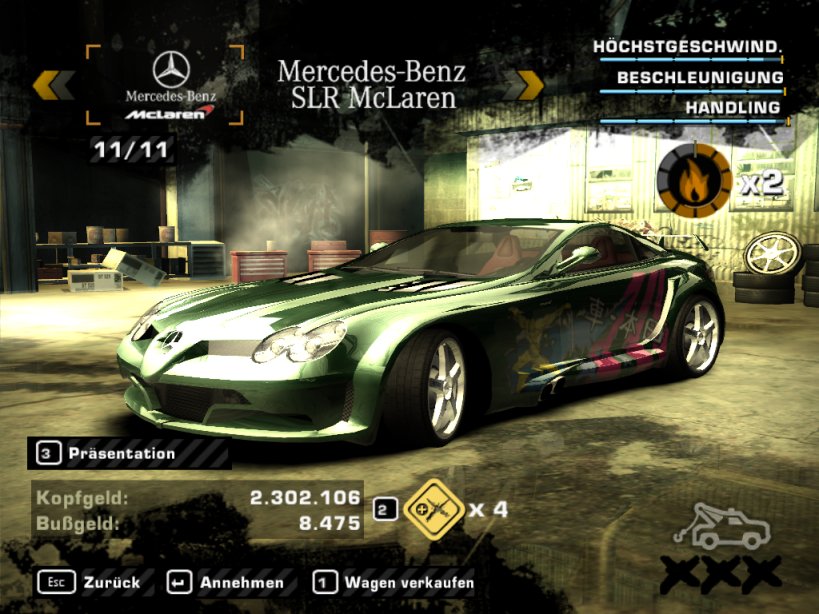Choose Wagen verkaufen to sell car
Viewport: 819px width, 614px height.
point(393,582)
